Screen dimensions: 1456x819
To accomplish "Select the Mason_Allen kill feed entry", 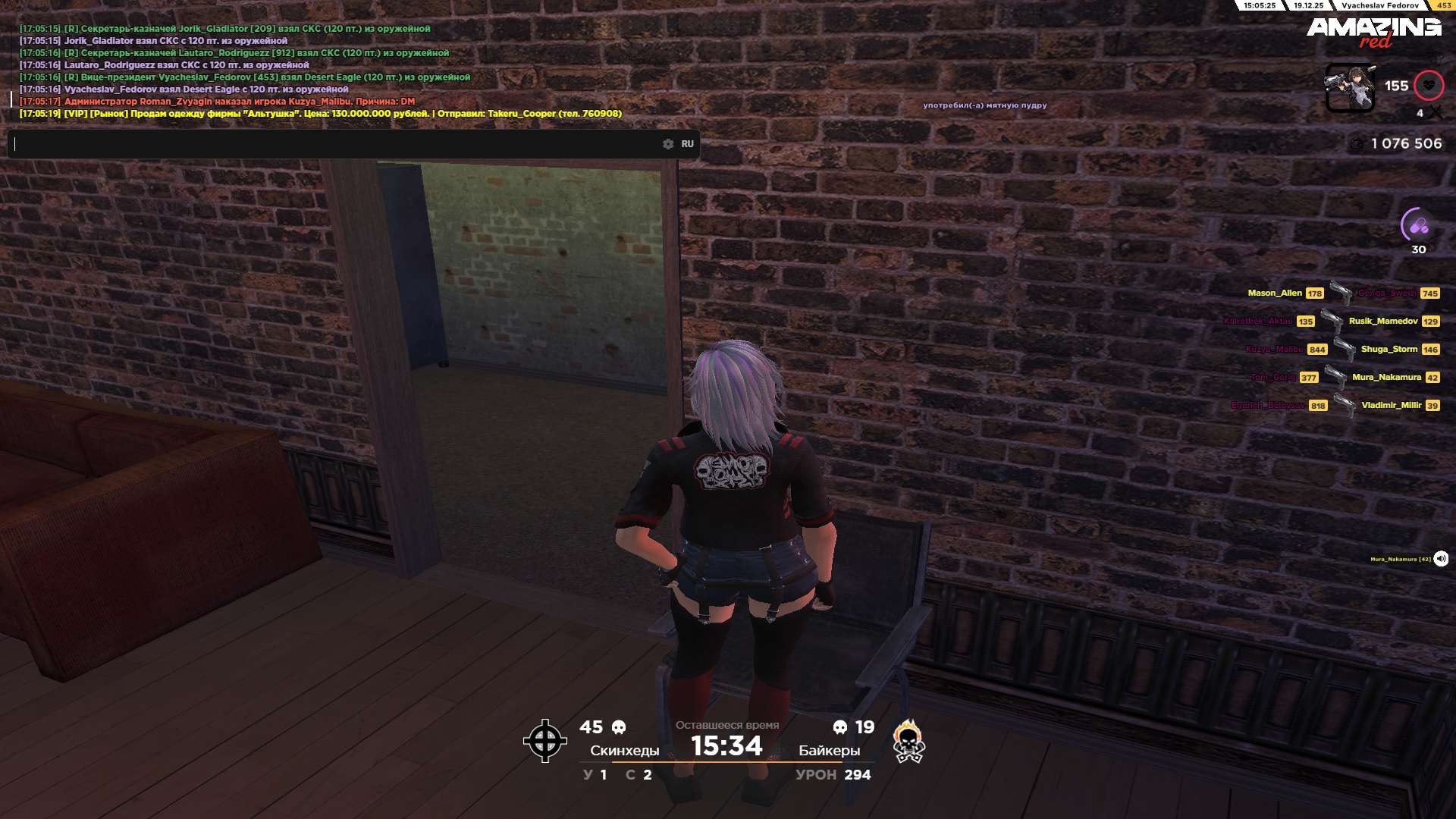I will click(x=1276, y=293).
